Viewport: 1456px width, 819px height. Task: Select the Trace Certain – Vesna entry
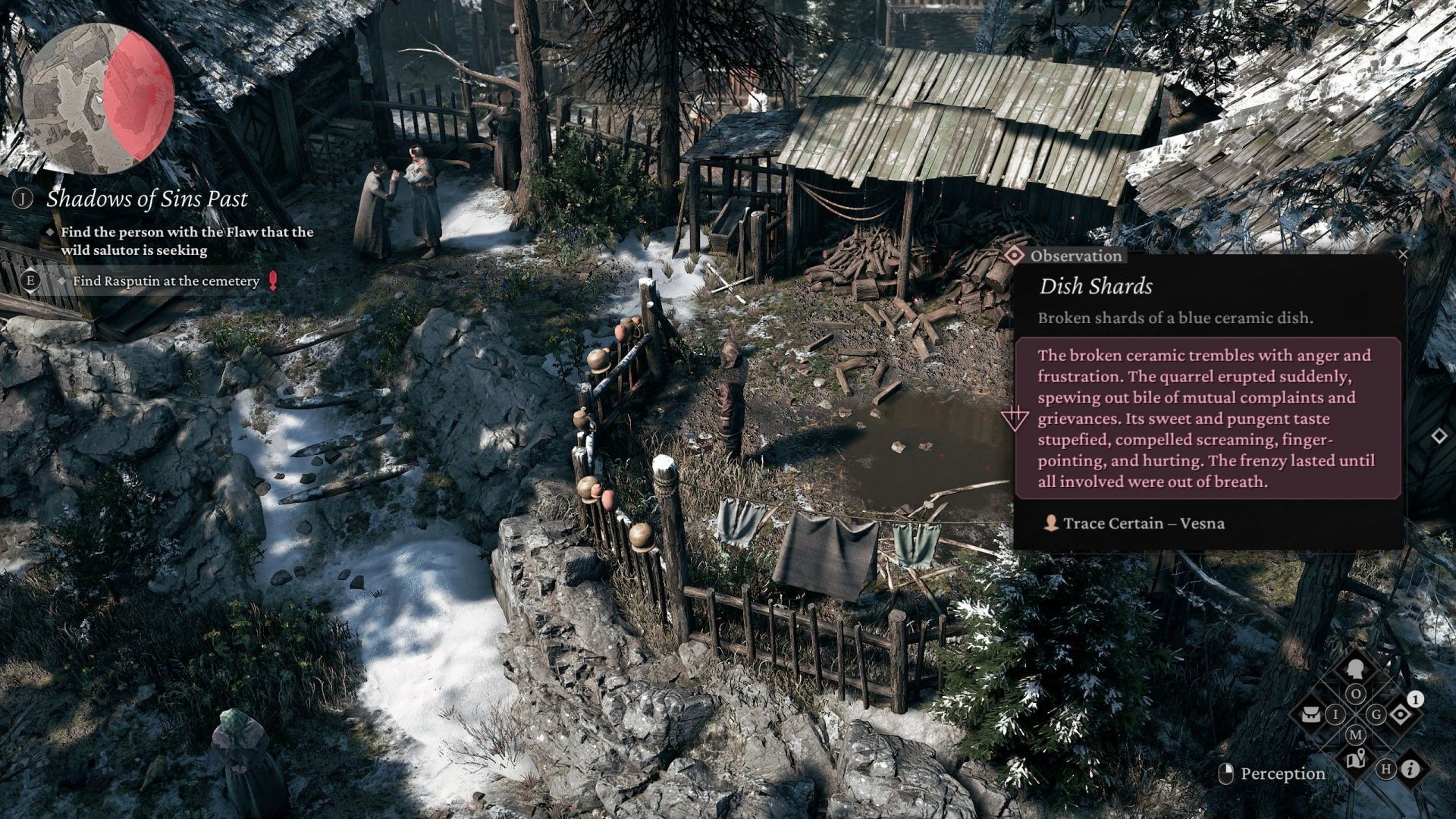coord(1143,523)
